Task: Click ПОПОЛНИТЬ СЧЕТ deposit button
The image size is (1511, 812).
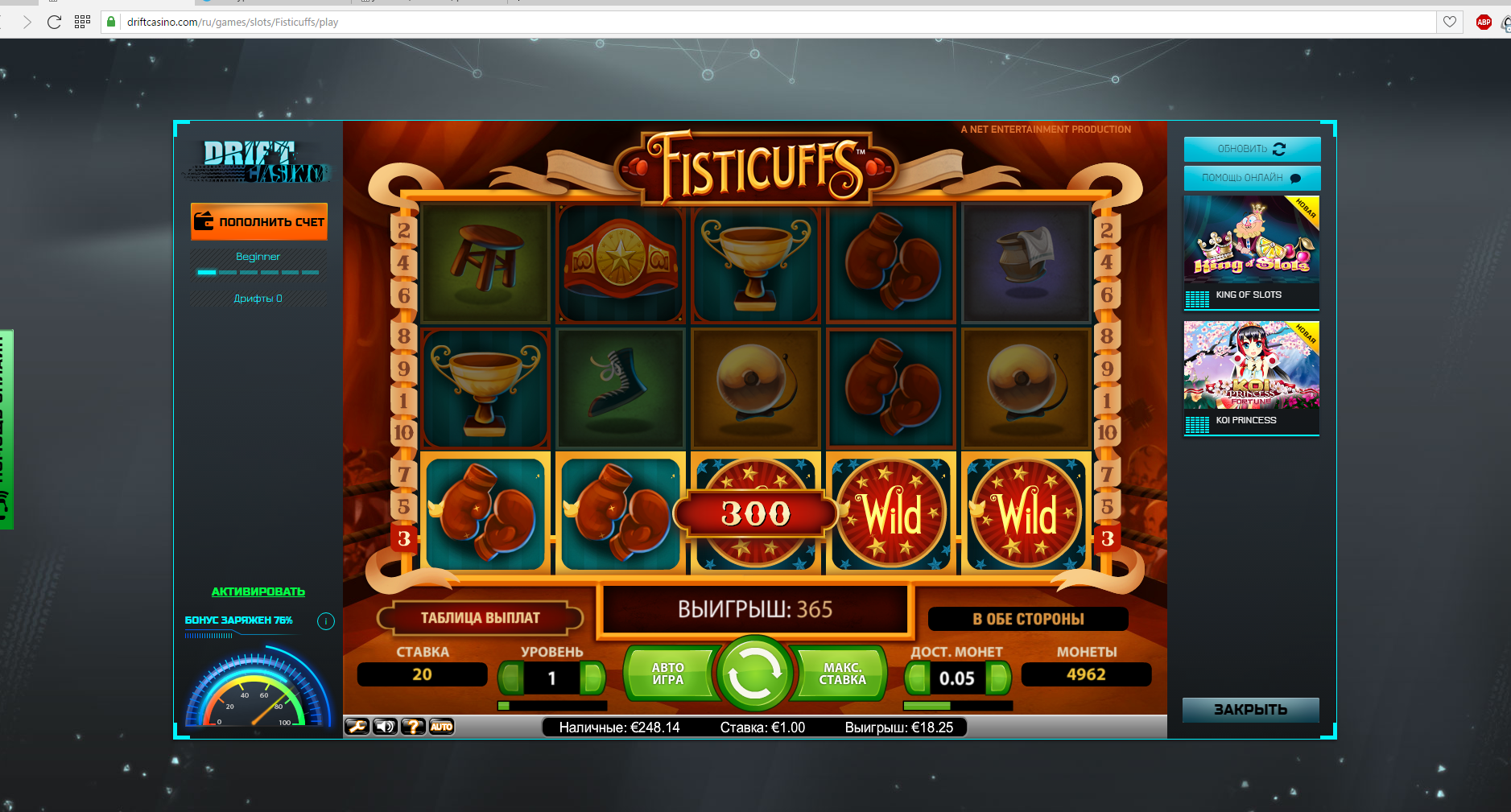Action: (x=259, y=221)
